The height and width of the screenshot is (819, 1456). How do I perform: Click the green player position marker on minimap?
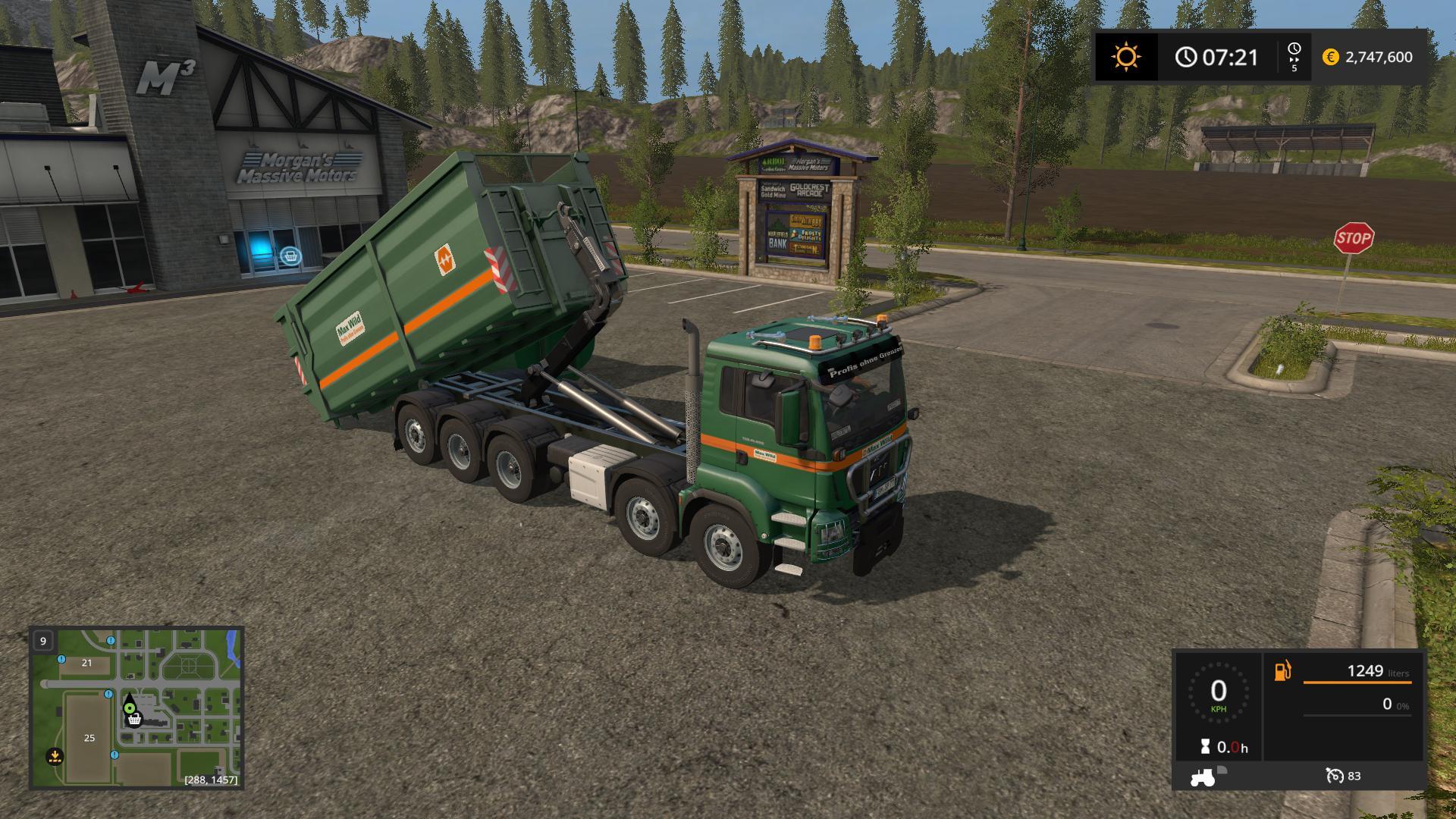(x=130, y=708)
